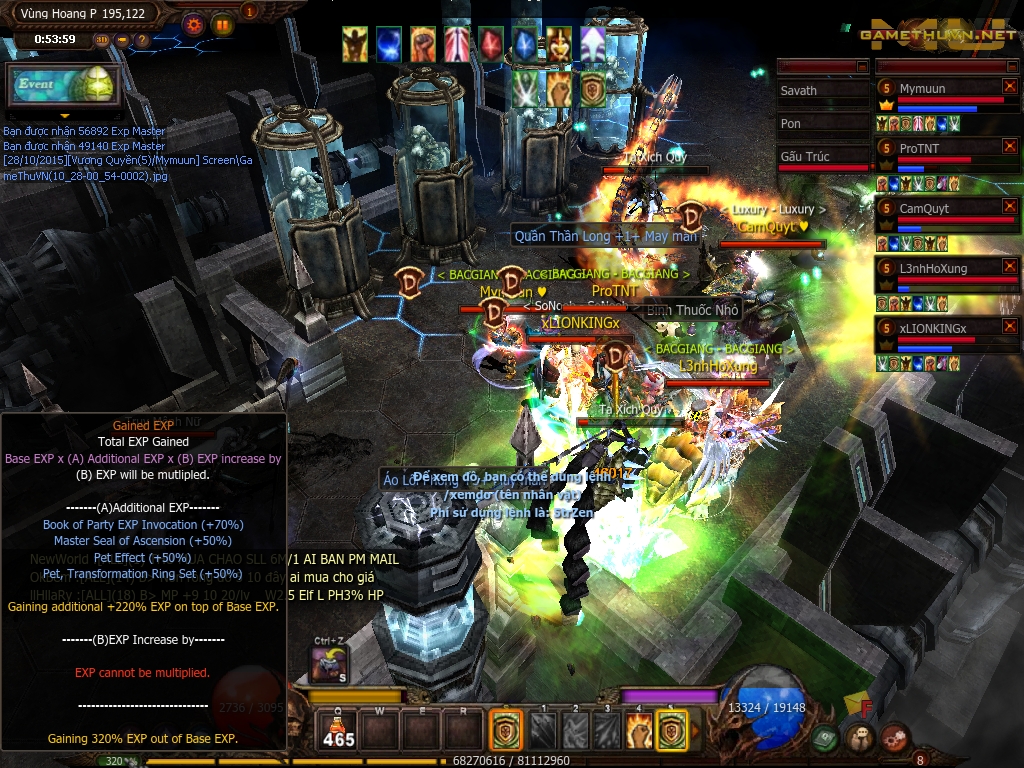Kick L3nhHoXung using the X button
Screen dimensions: 1024x768
[x=1009, y=267]
